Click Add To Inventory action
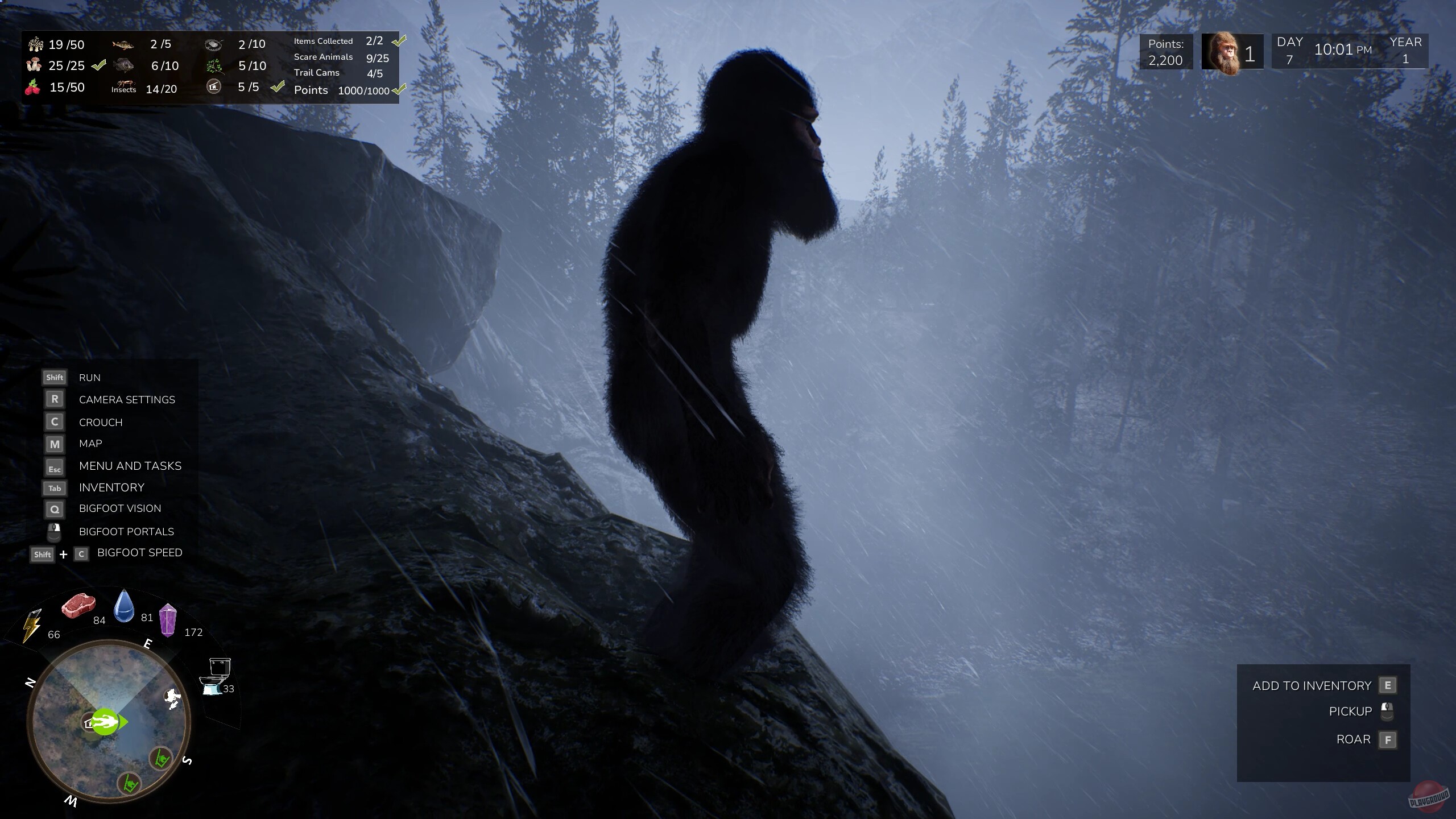The image size is (1456, 819). pyautogui.click(x=1311, y=685)
